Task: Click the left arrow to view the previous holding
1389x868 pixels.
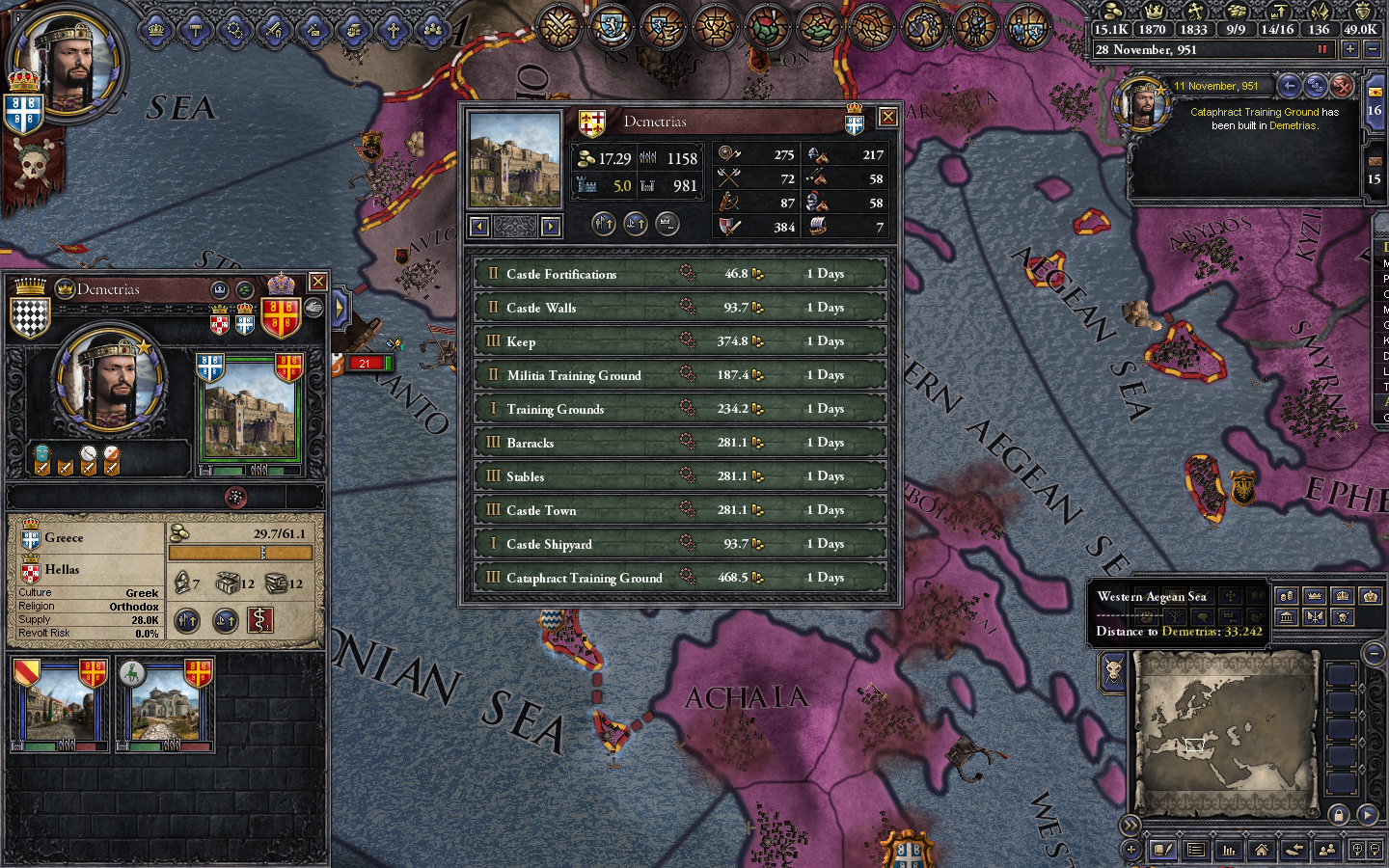Action: [477, 226]
